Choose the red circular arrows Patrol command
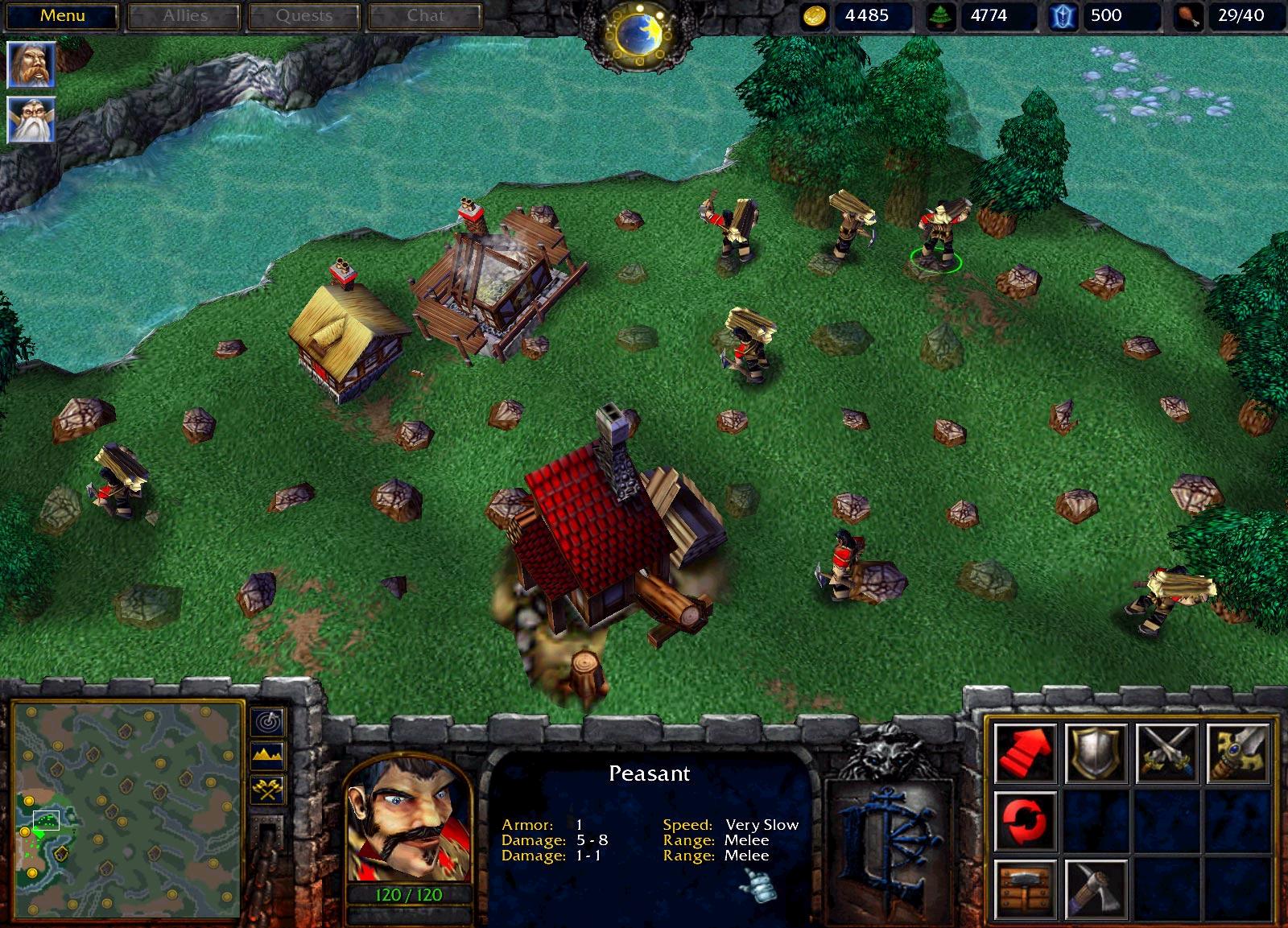 coord(1025,821)
